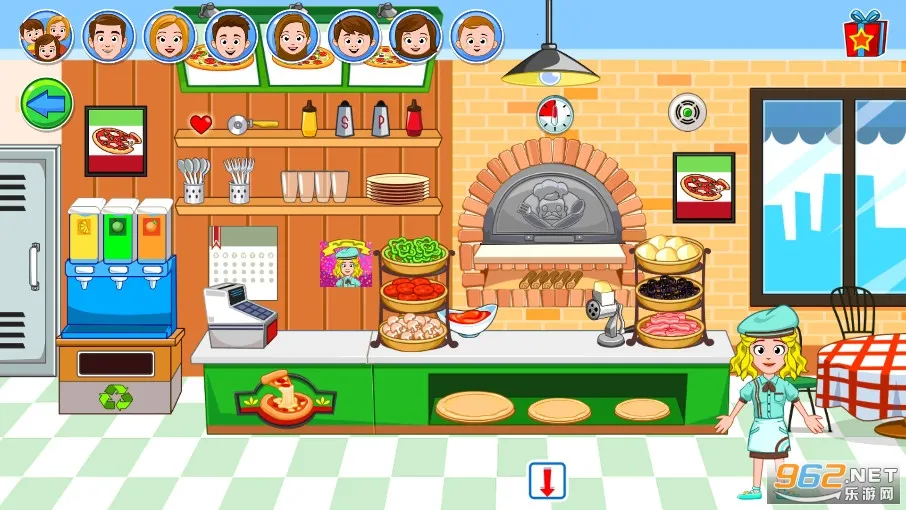The height and width of the screenshot is (510, 906).
Task: Select the dad with stubble portrait
Action: tap(108, 36)
